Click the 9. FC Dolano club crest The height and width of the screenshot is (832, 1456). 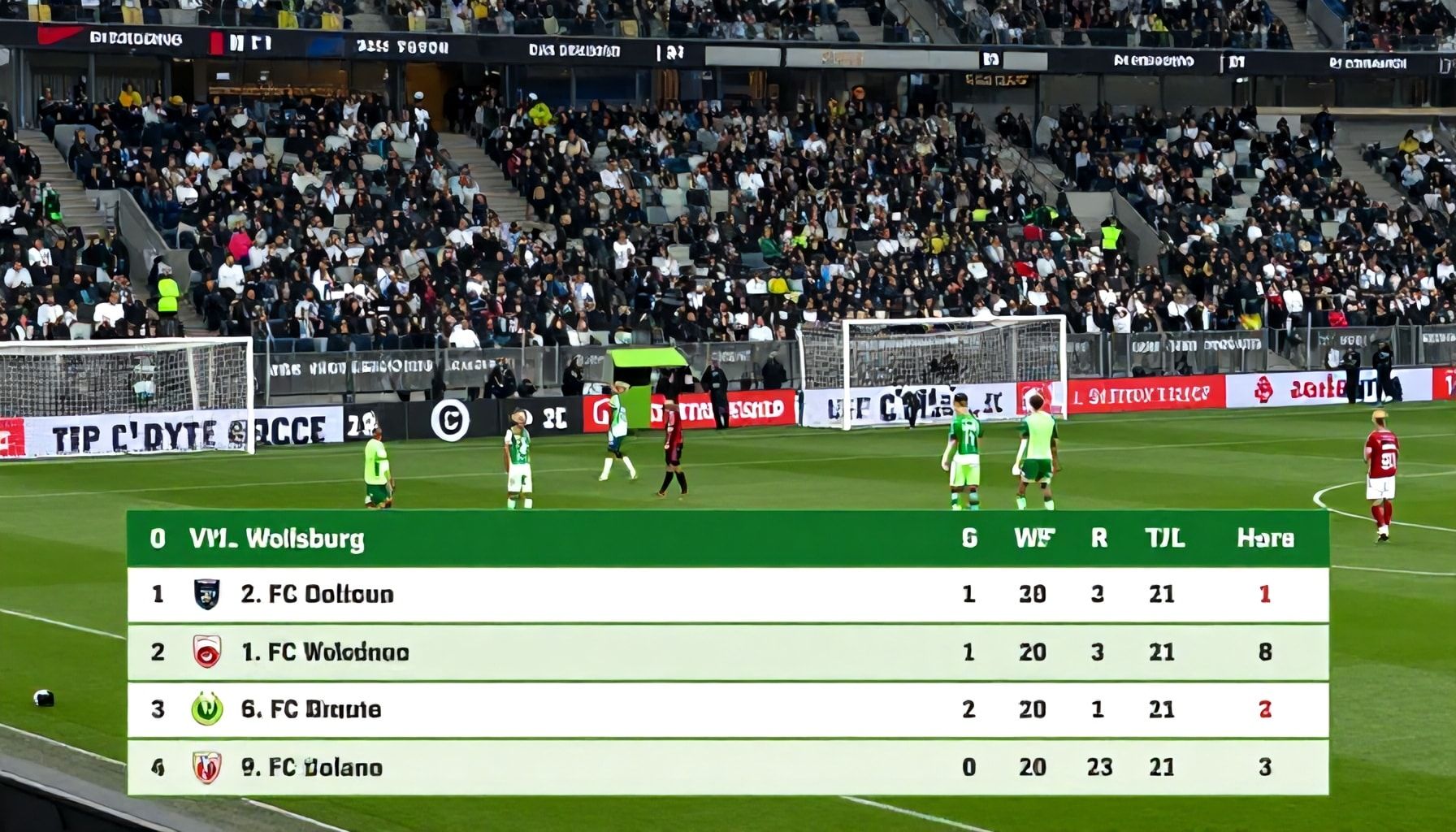click(x=207, y=768)
